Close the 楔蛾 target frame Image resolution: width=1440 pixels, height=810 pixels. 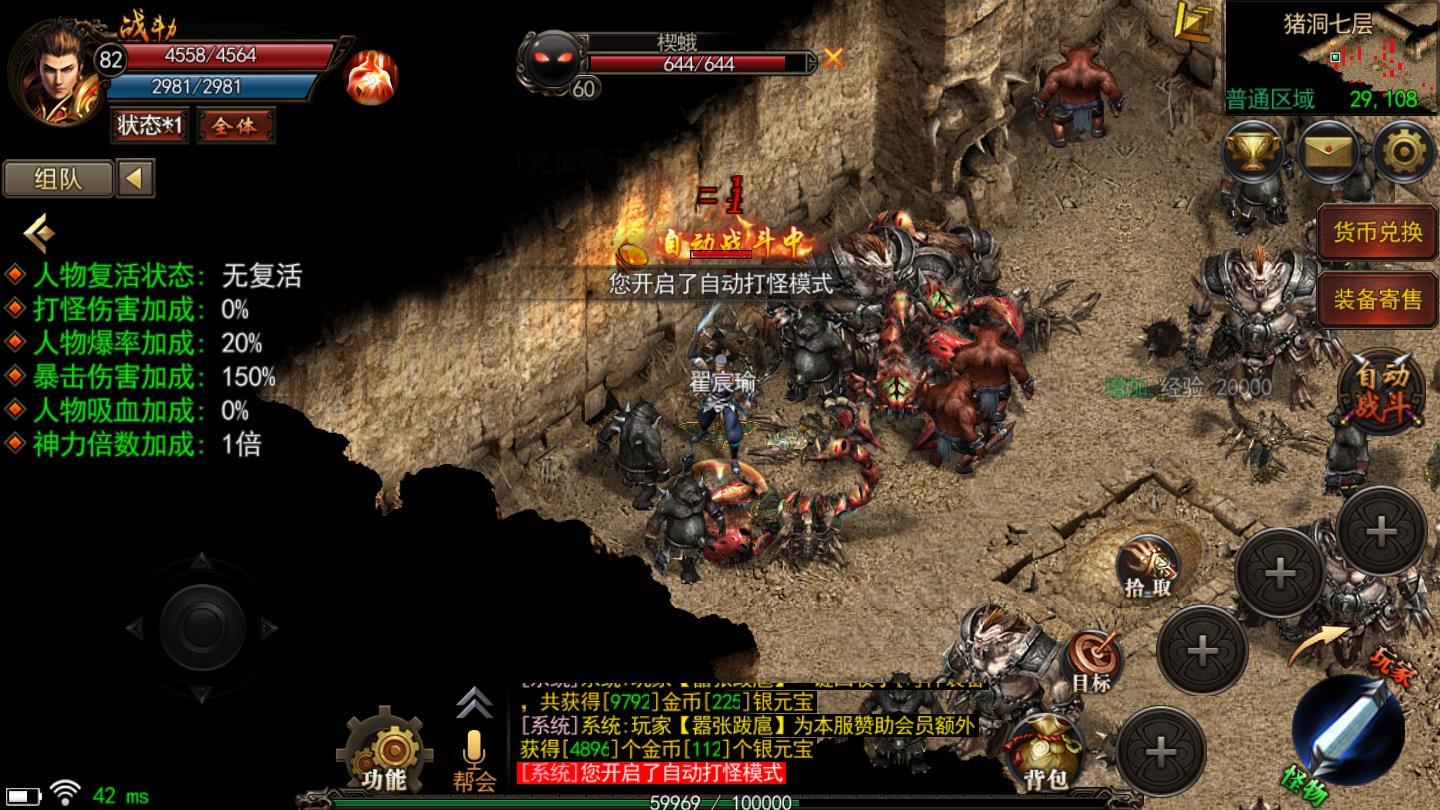[x=832, y=59]
